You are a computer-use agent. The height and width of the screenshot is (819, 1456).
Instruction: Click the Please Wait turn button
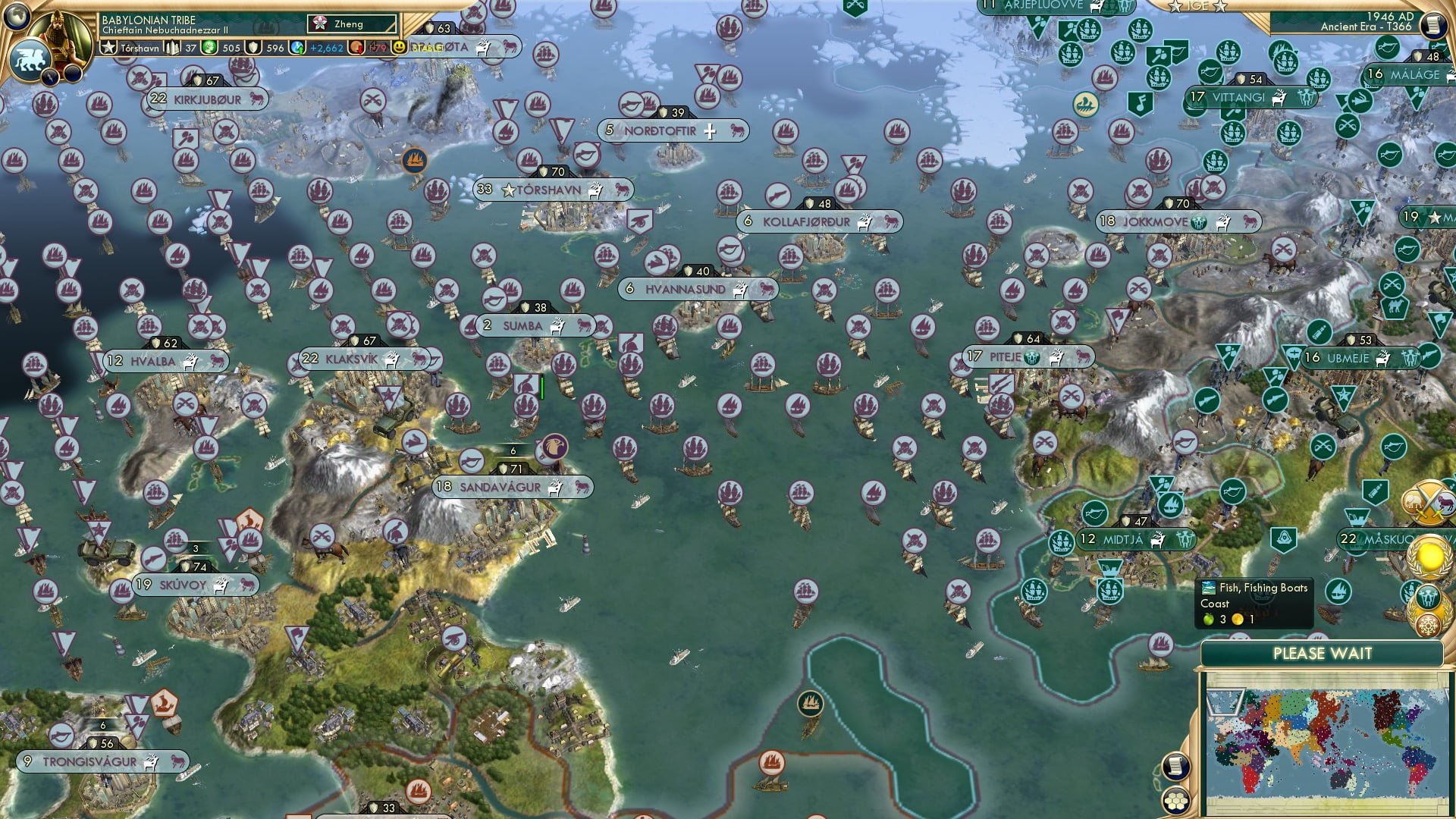point(1322,654)
